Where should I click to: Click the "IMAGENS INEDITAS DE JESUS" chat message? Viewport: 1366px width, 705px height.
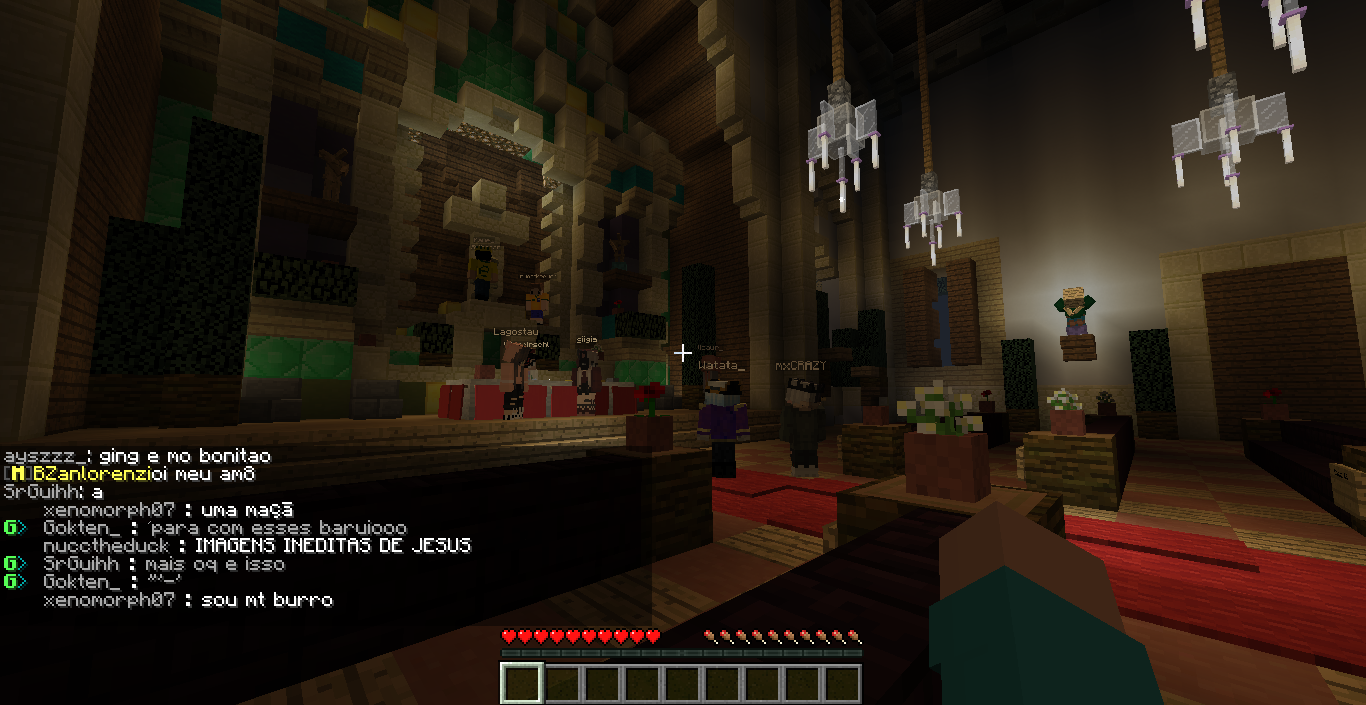click(332, 546)
